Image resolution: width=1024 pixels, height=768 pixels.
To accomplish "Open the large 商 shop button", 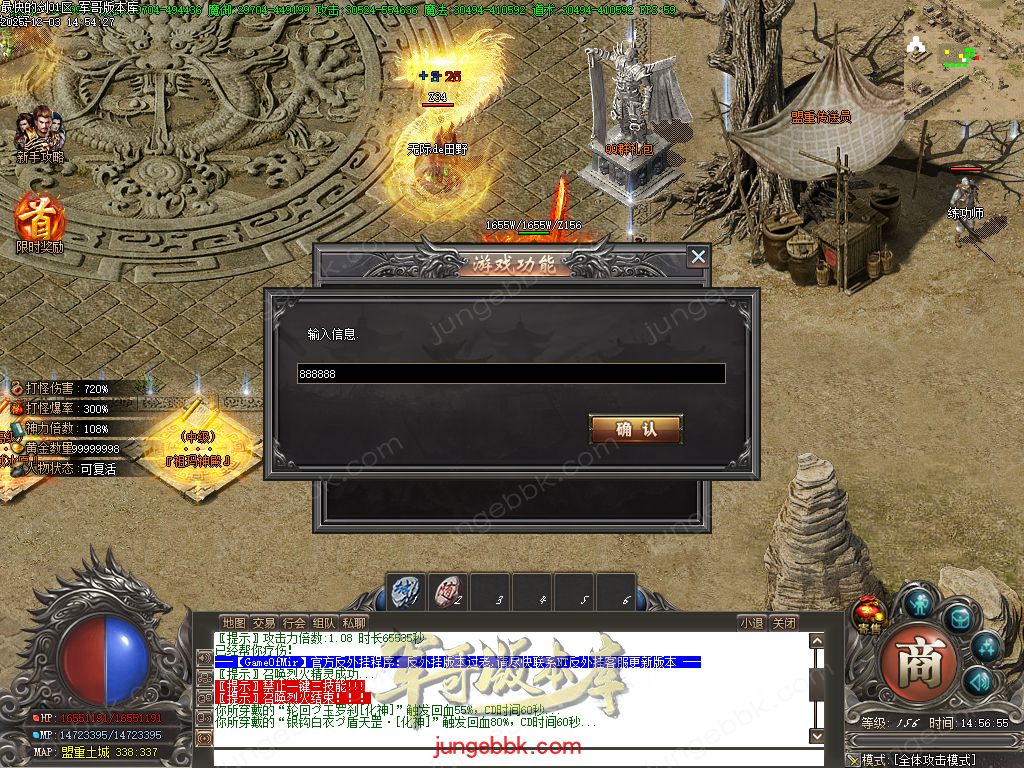I will [913, 662].
